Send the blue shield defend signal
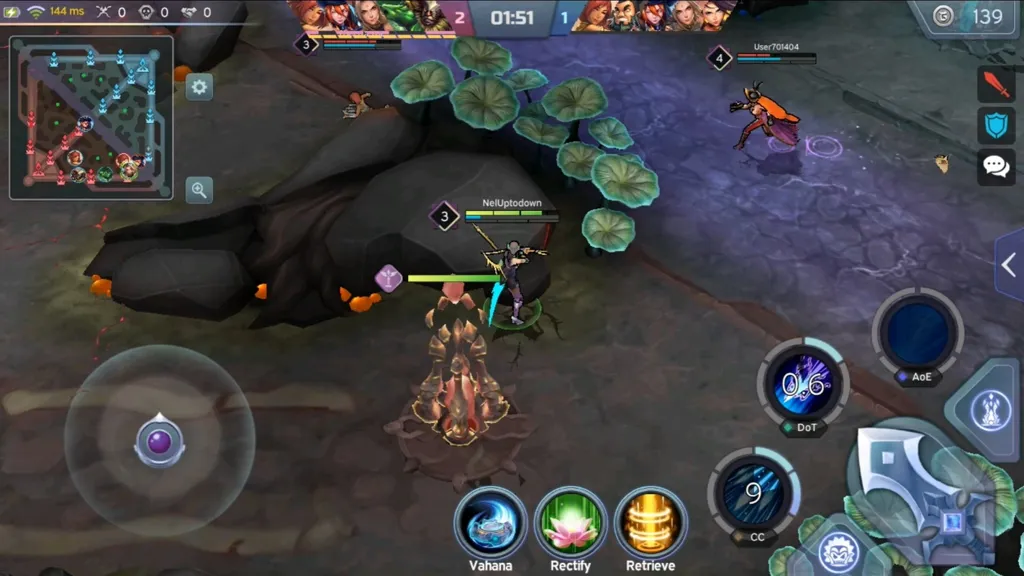 996,125
